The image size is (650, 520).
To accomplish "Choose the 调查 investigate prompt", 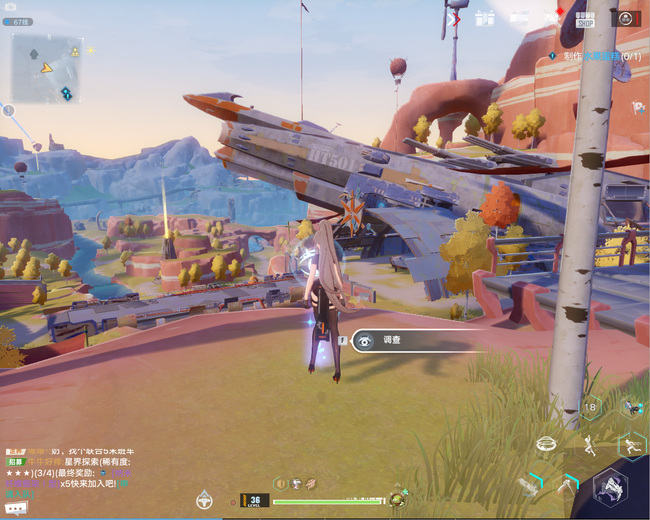I will click(420, 340).
